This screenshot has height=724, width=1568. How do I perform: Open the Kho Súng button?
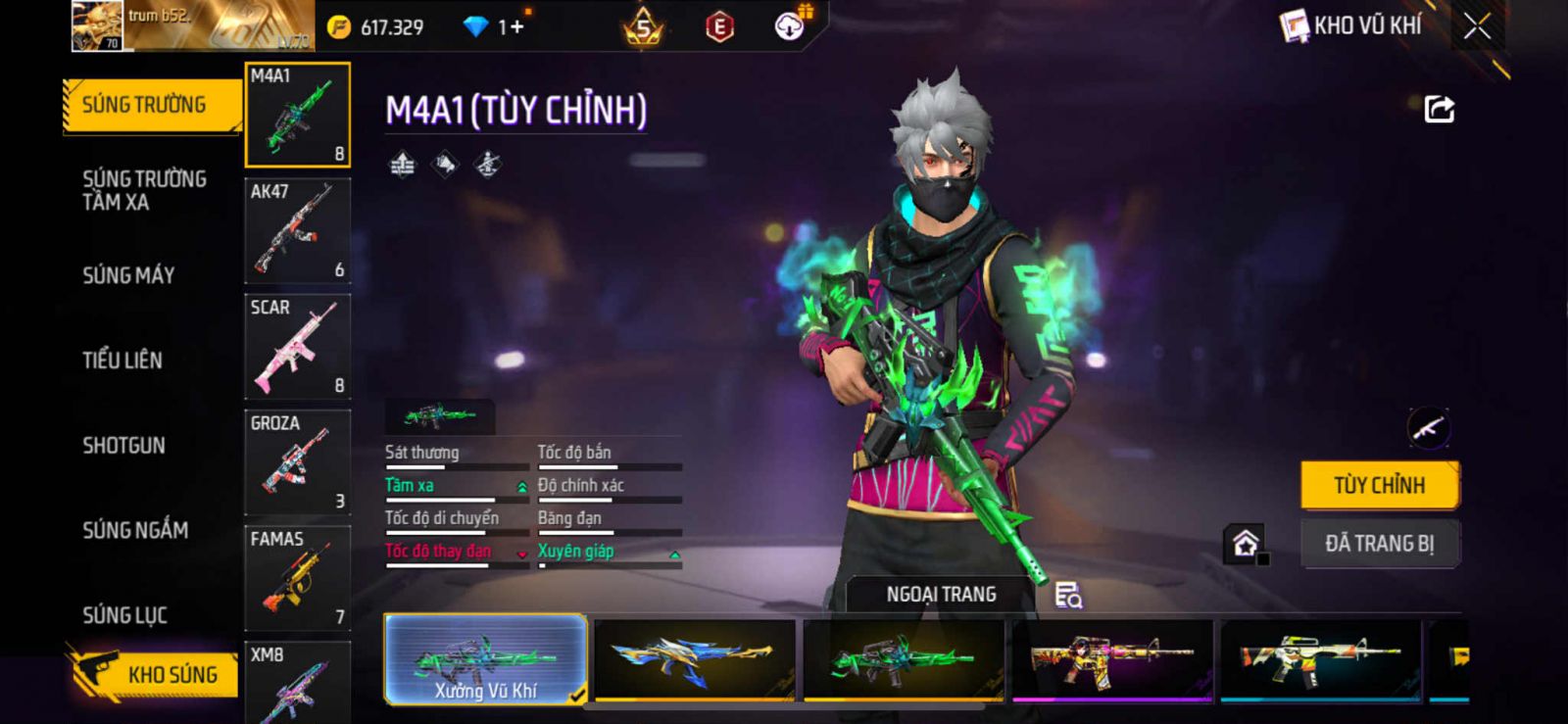click(x=155, y=674)
